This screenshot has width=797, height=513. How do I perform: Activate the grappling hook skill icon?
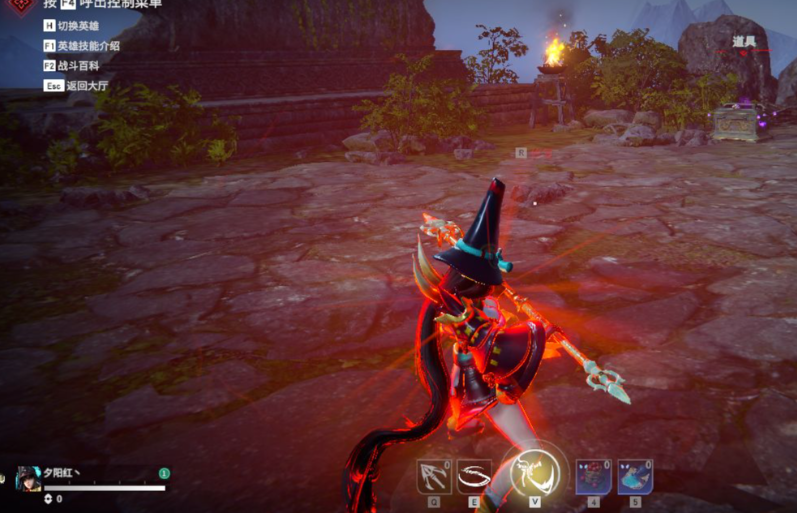click(x=433, y=477)
